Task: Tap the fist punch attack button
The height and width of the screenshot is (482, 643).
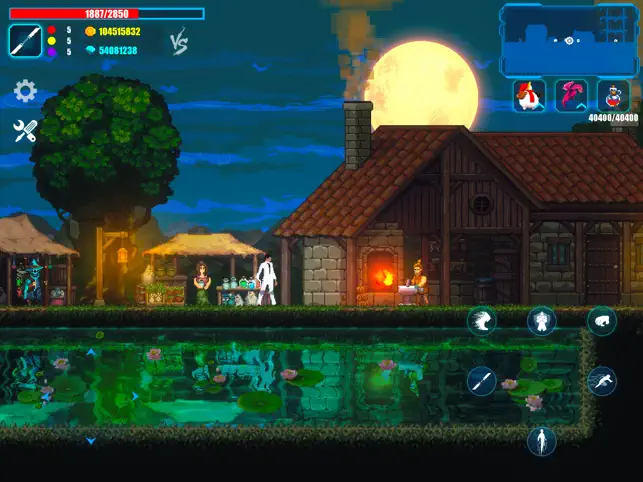Action: click(601, 321)
